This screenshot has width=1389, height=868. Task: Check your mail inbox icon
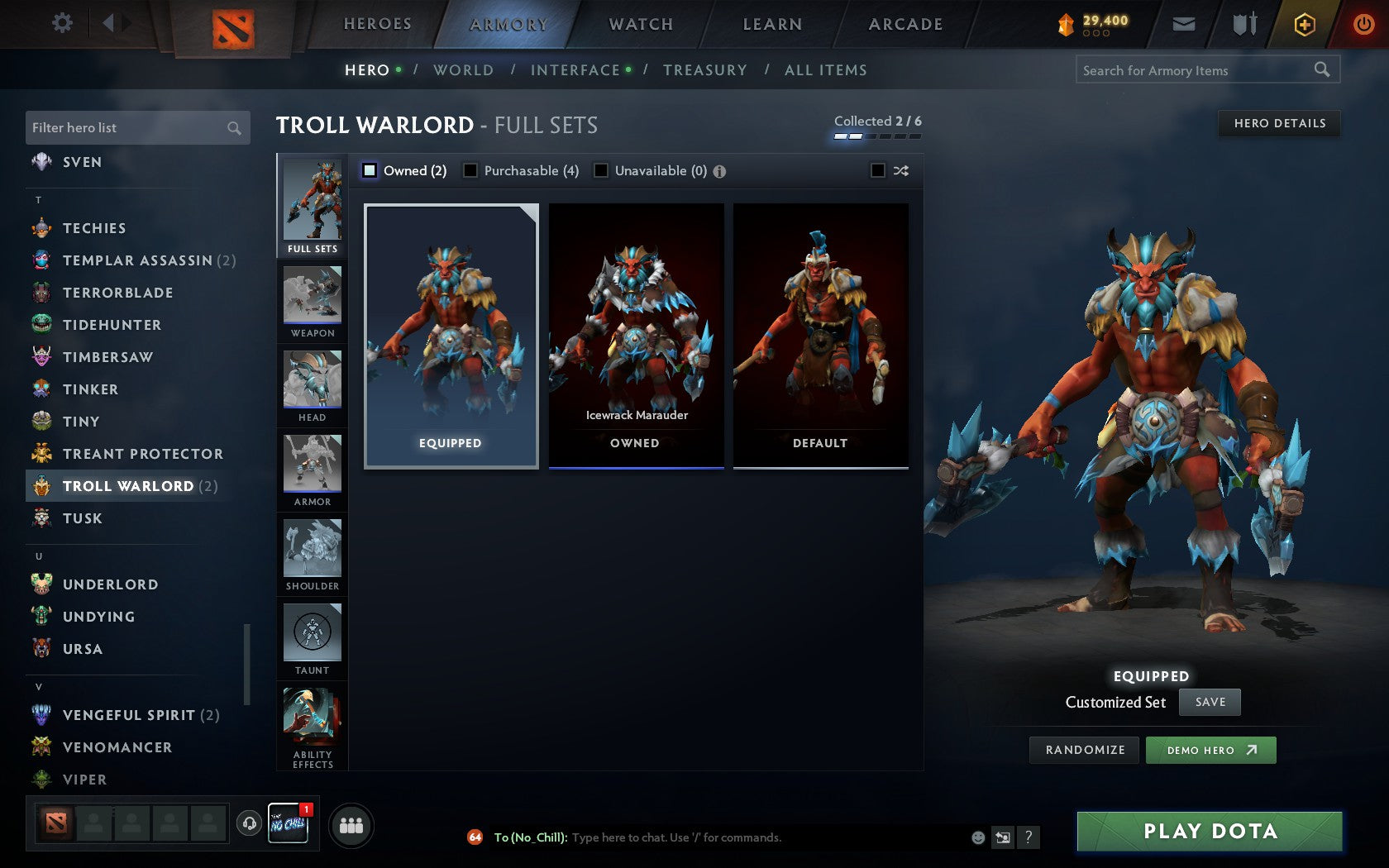(x=1184, y=23)
